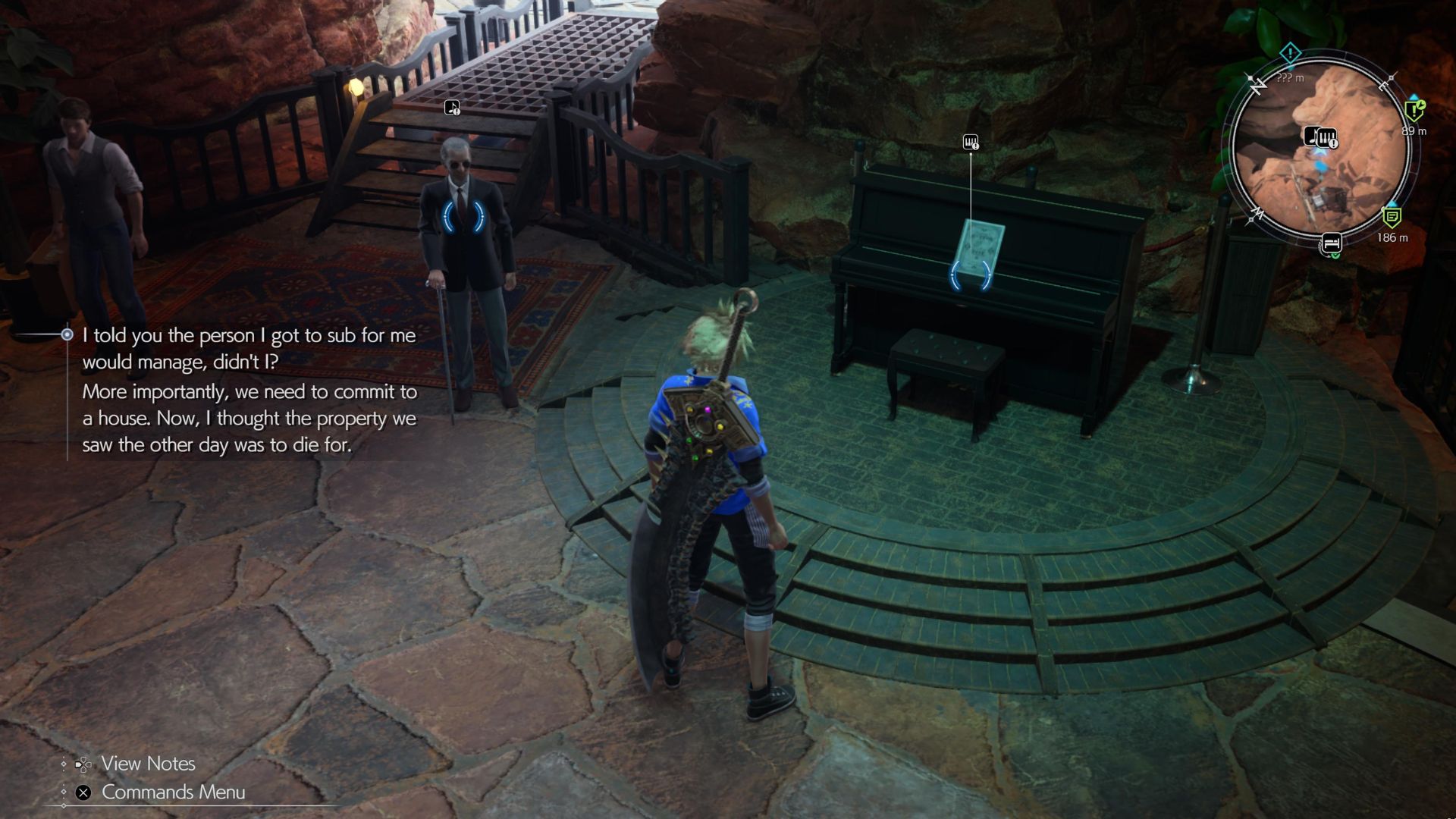
Task: Select the green quest marker showing 89 m
Action: (x=1414, y=111)
